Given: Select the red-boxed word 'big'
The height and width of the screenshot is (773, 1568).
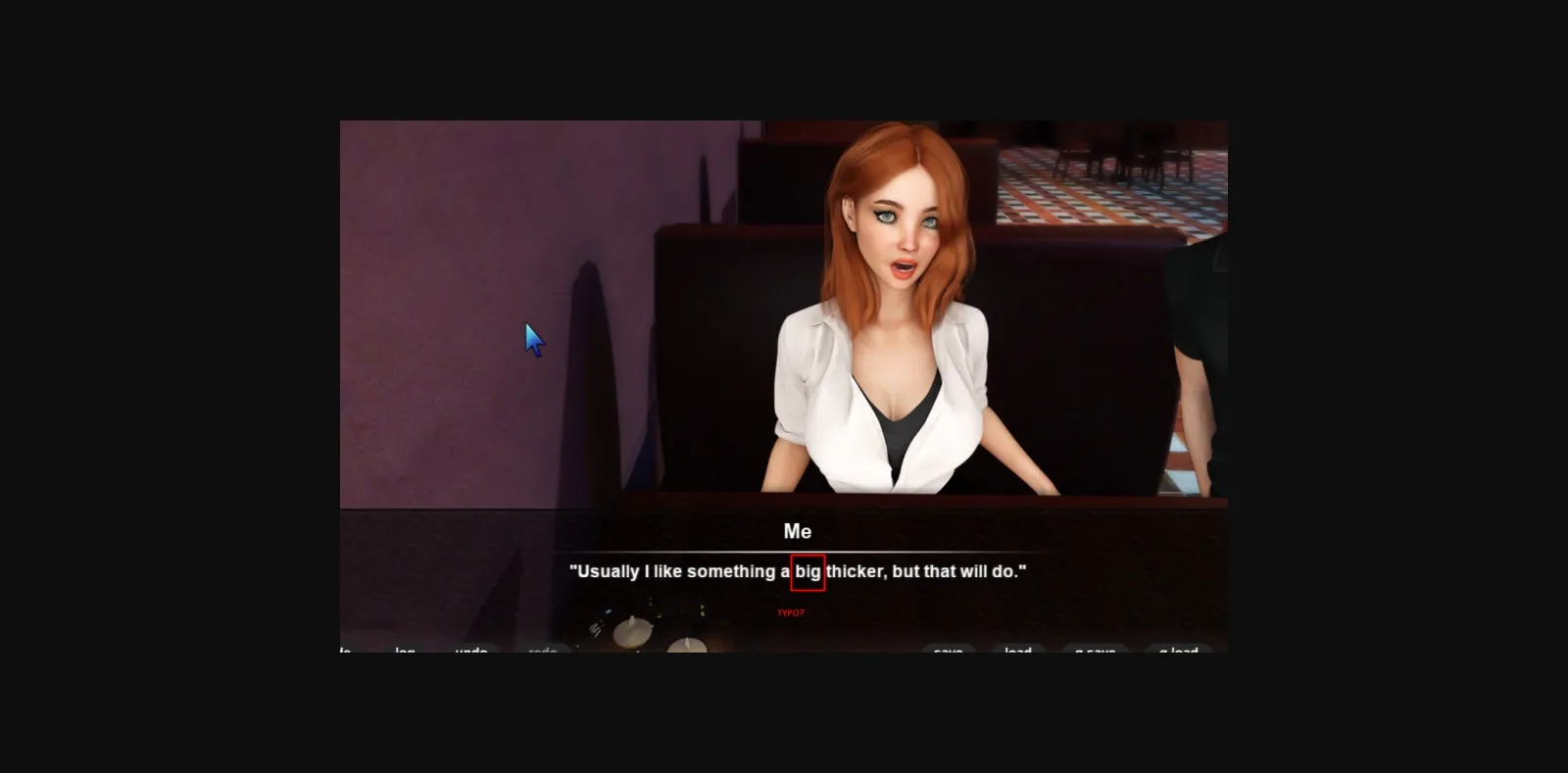Looking at the screenshot, I should click(x=808, y=571).
